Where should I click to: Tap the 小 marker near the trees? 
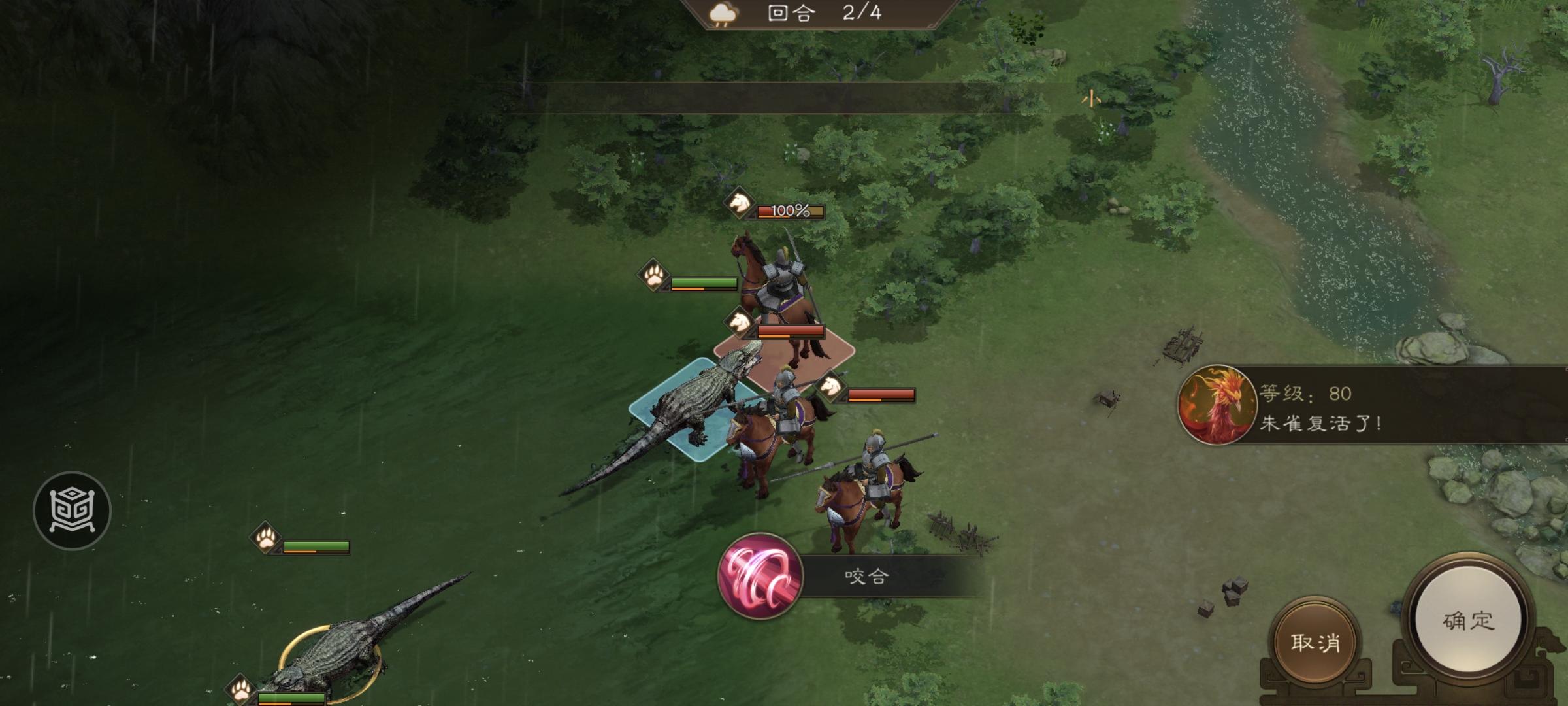point(1092,99)
